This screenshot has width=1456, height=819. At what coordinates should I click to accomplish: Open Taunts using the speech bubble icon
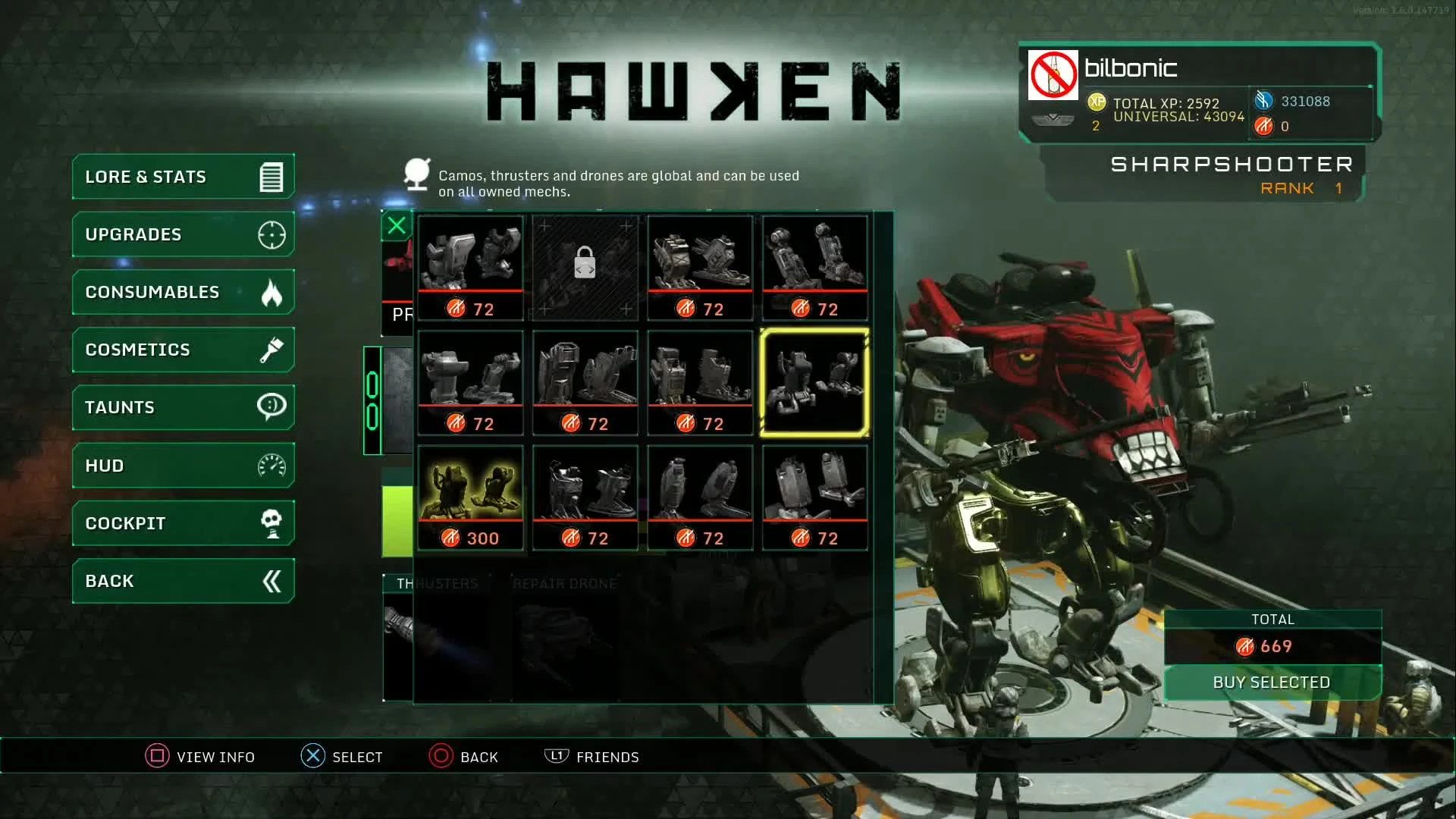pos(271,407)
